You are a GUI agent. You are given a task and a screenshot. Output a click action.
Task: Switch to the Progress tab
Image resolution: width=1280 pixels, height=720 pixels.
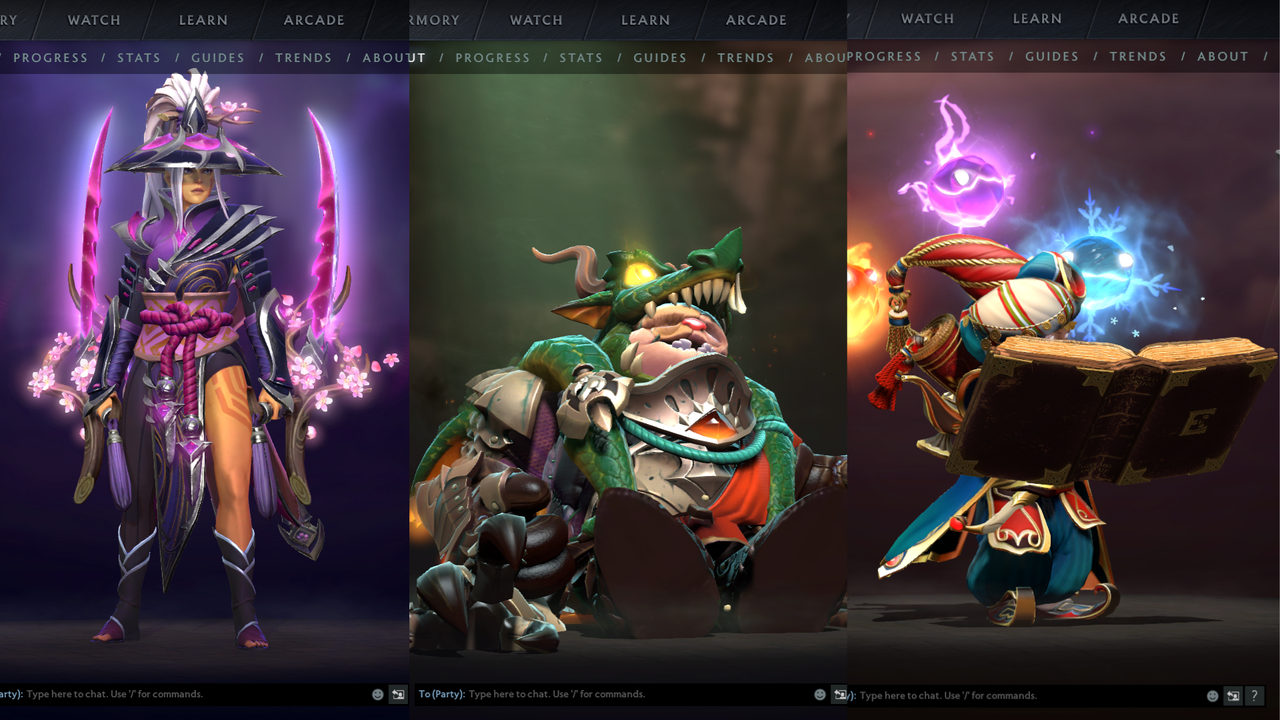pyautogui.click(x=50, y=57)
